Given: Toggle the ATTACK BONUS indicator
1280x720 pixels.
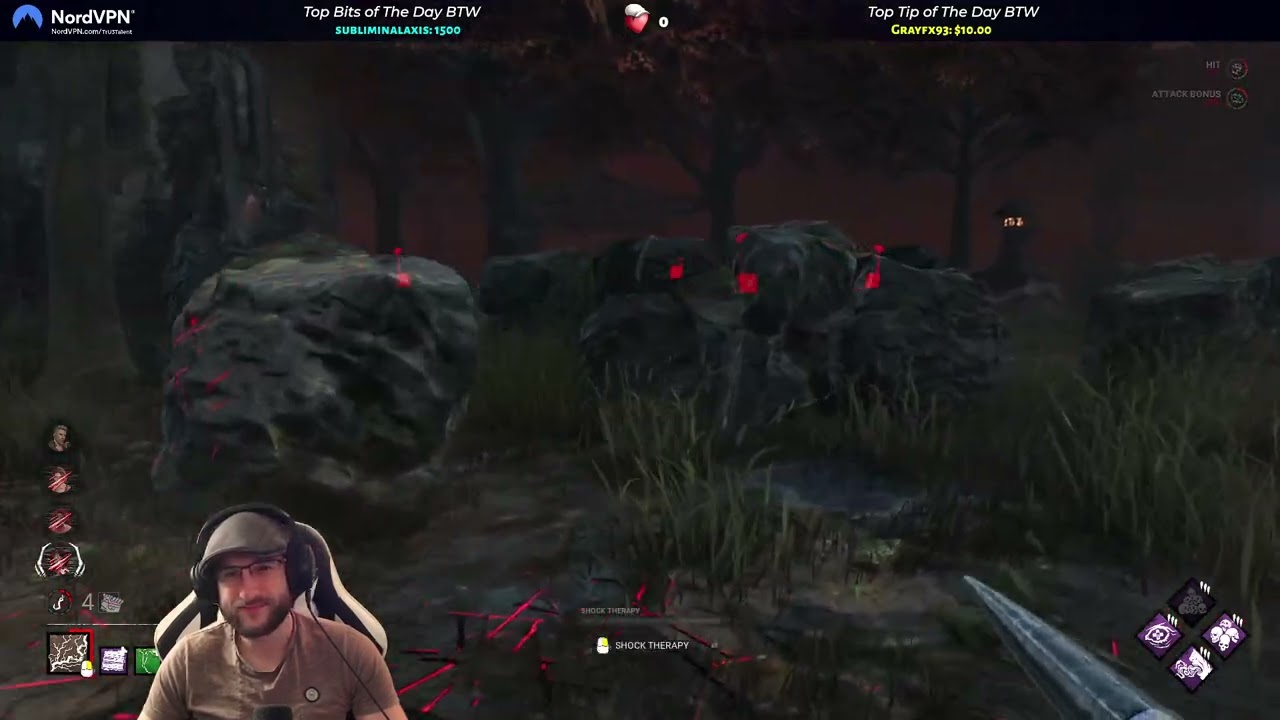Looking at the screenshot, I should coord(1237,98).
